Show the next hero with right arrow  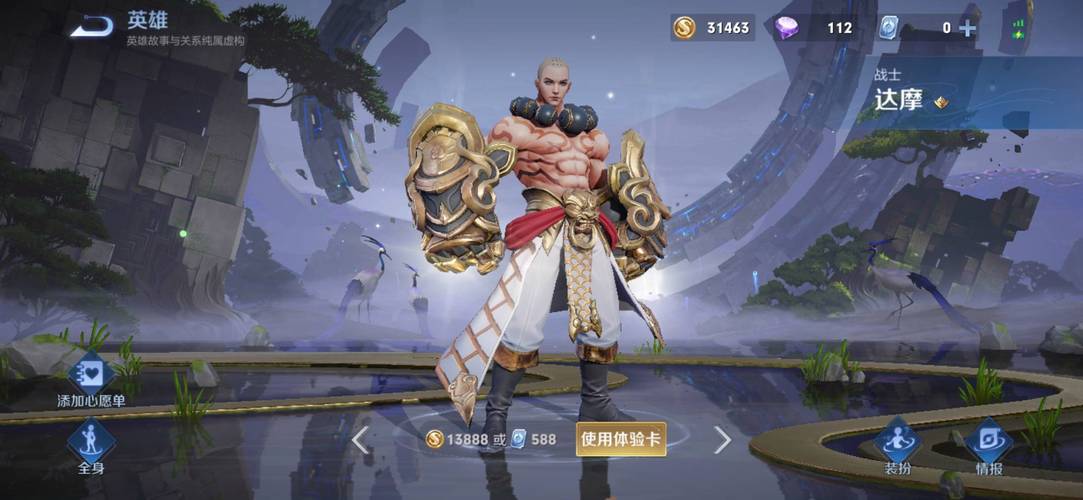[722, 439]
